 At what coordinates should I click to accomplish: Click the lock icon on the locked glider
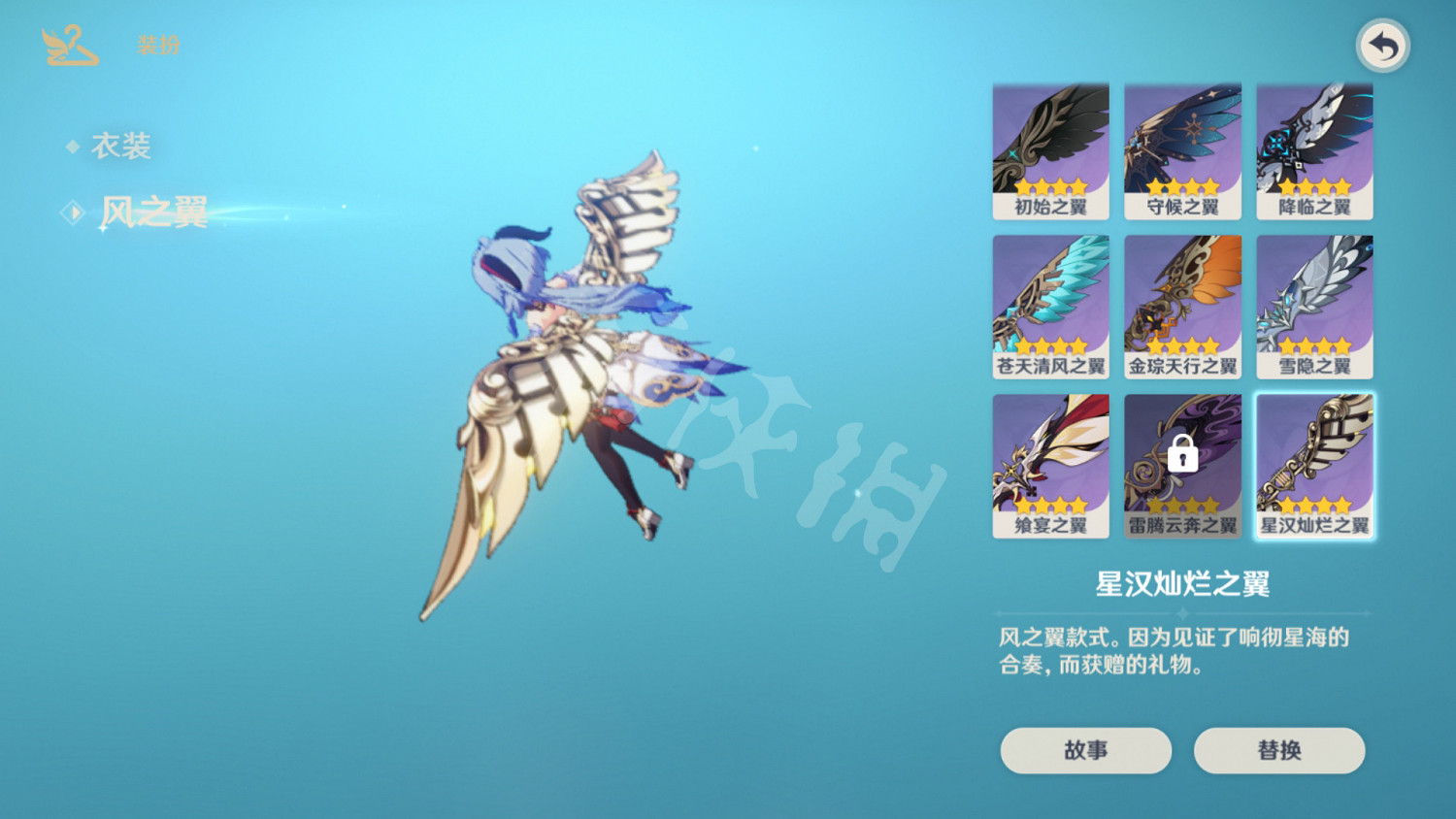[1182, 454]
